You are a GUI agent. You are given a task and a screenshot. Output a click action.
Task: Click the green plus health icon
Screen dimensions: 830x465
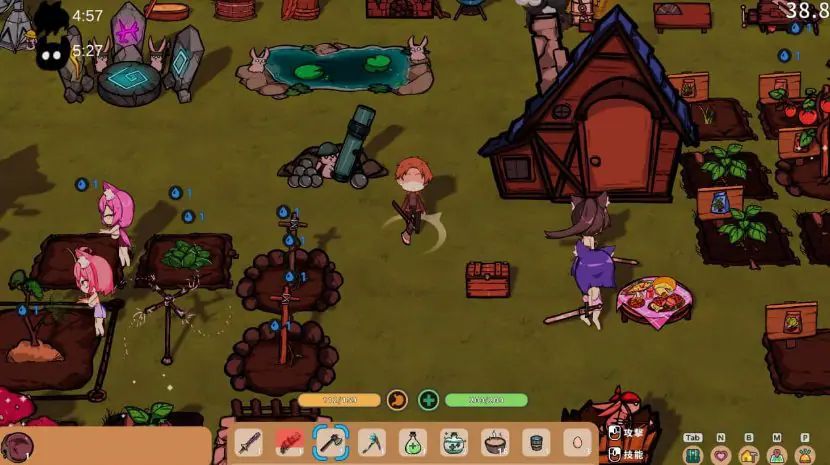click(x=429, y=400)
